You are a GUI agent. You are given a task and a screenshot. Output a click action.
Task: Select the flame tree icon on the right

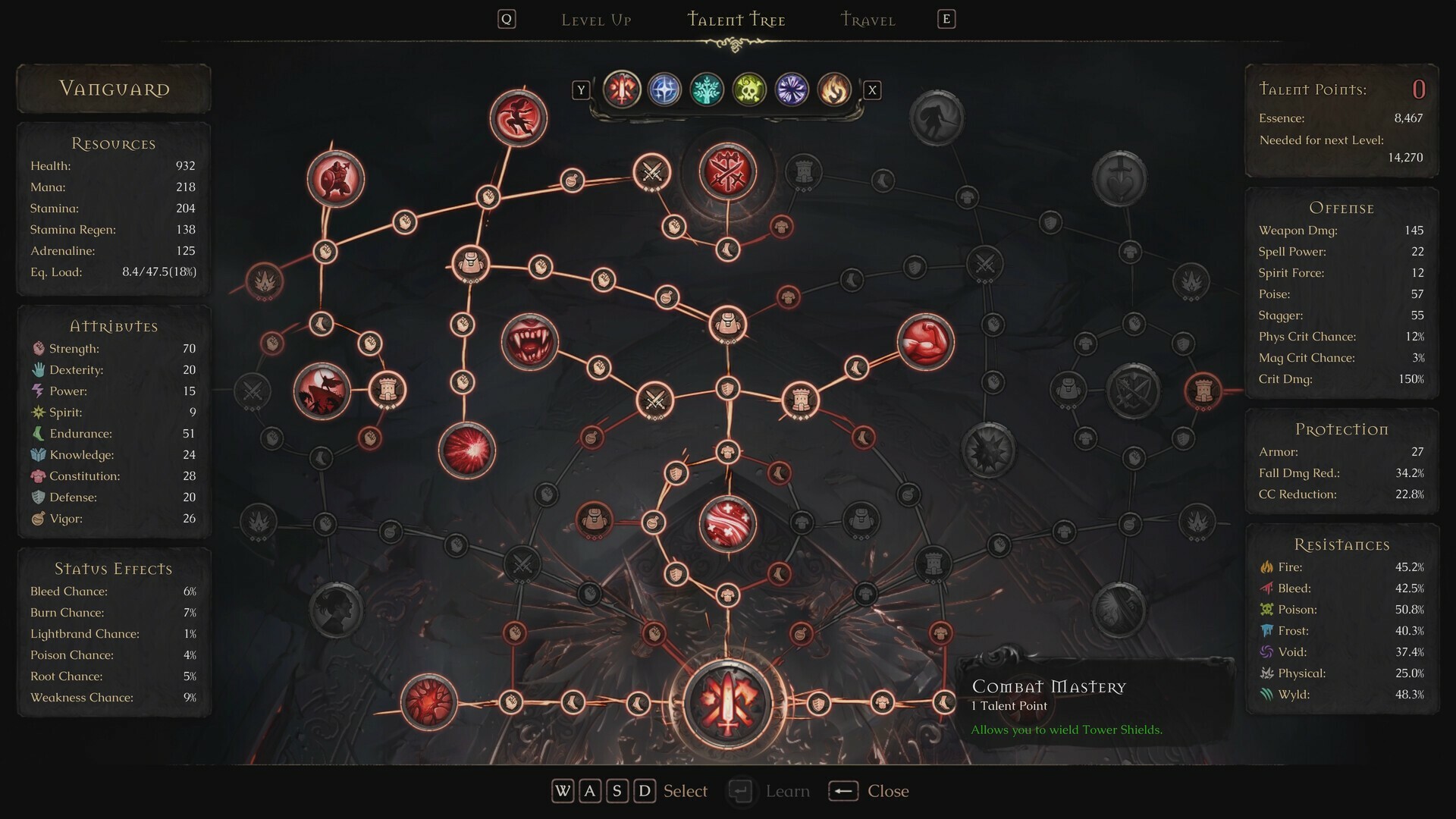tap(833, 89)
